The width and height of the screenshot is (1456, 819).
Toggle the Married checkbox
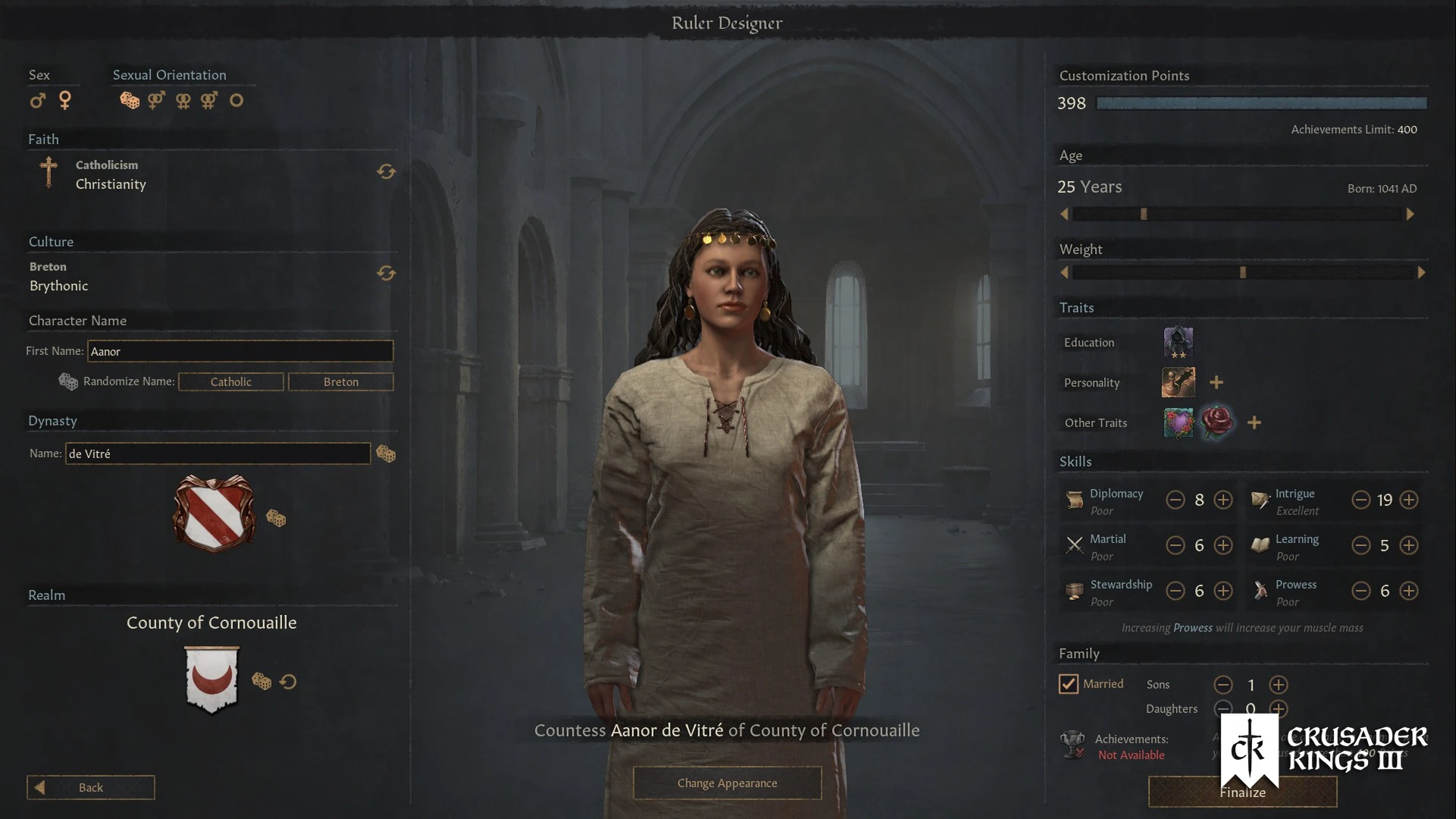pyautogui.click(x=1068, y=684)
